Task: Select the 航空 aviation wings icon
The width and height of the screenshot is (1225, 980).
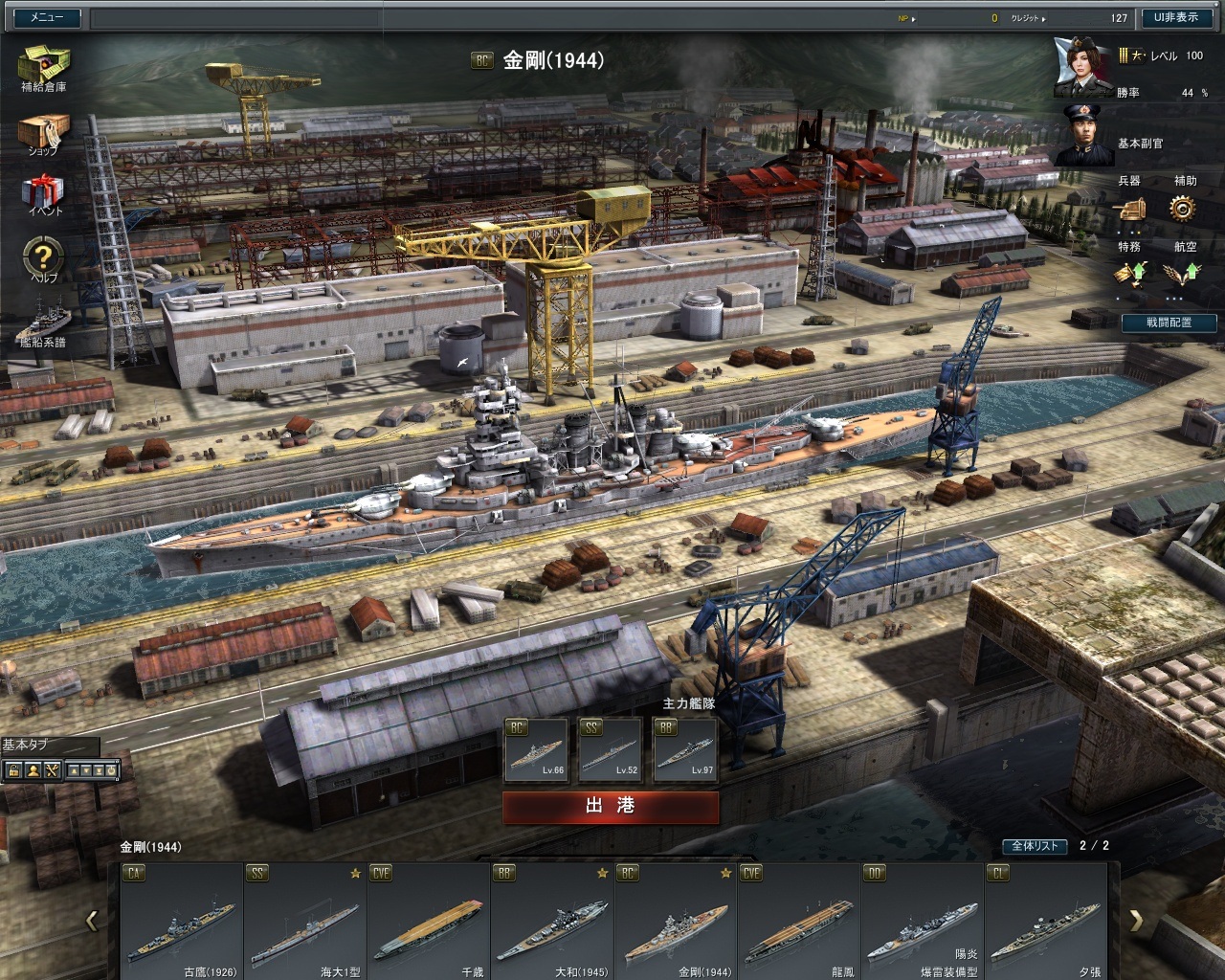Action: point(1185,275)
